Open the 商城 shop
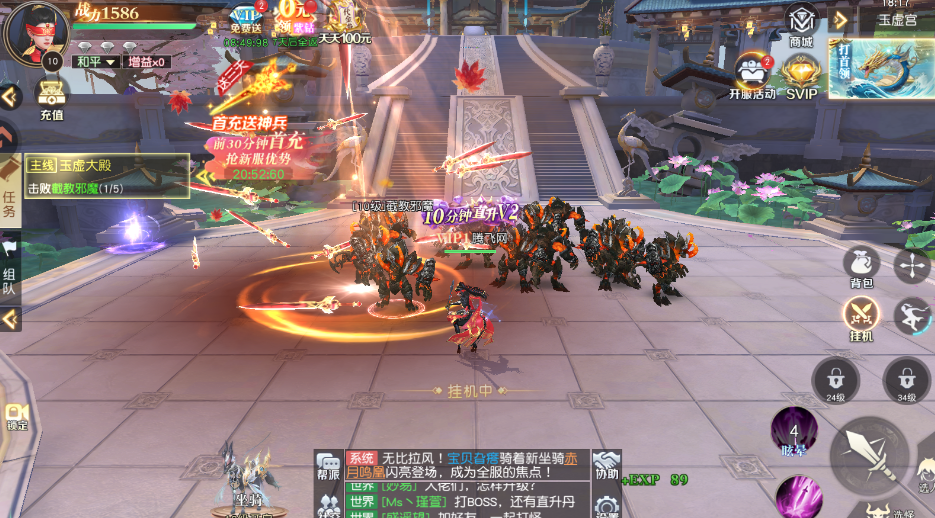This screenshot has height=518, width=935. [801, 24]
